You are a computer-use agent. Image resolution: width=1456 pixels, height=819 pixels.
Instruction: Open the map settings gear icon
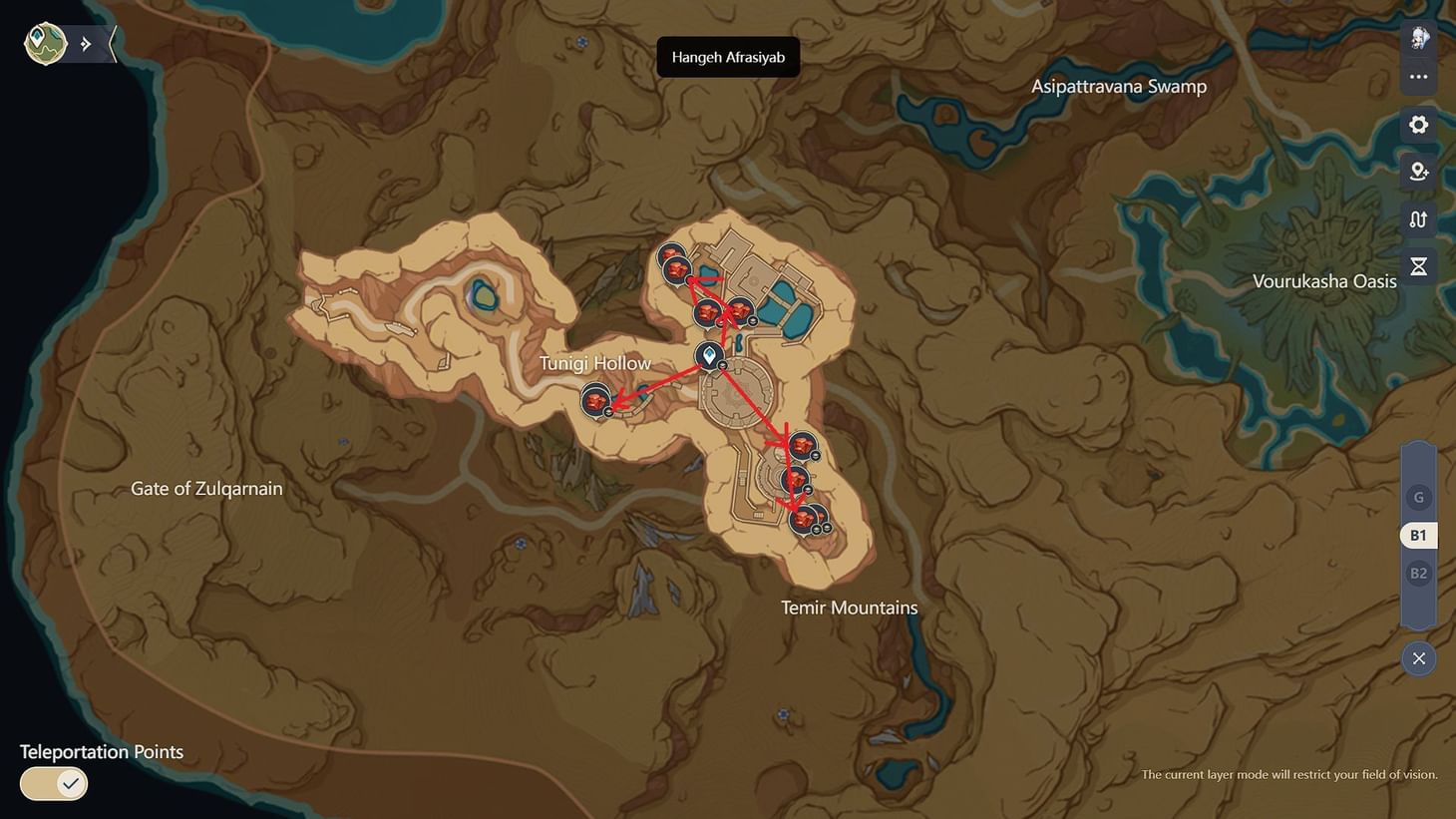click(1418, 124)
